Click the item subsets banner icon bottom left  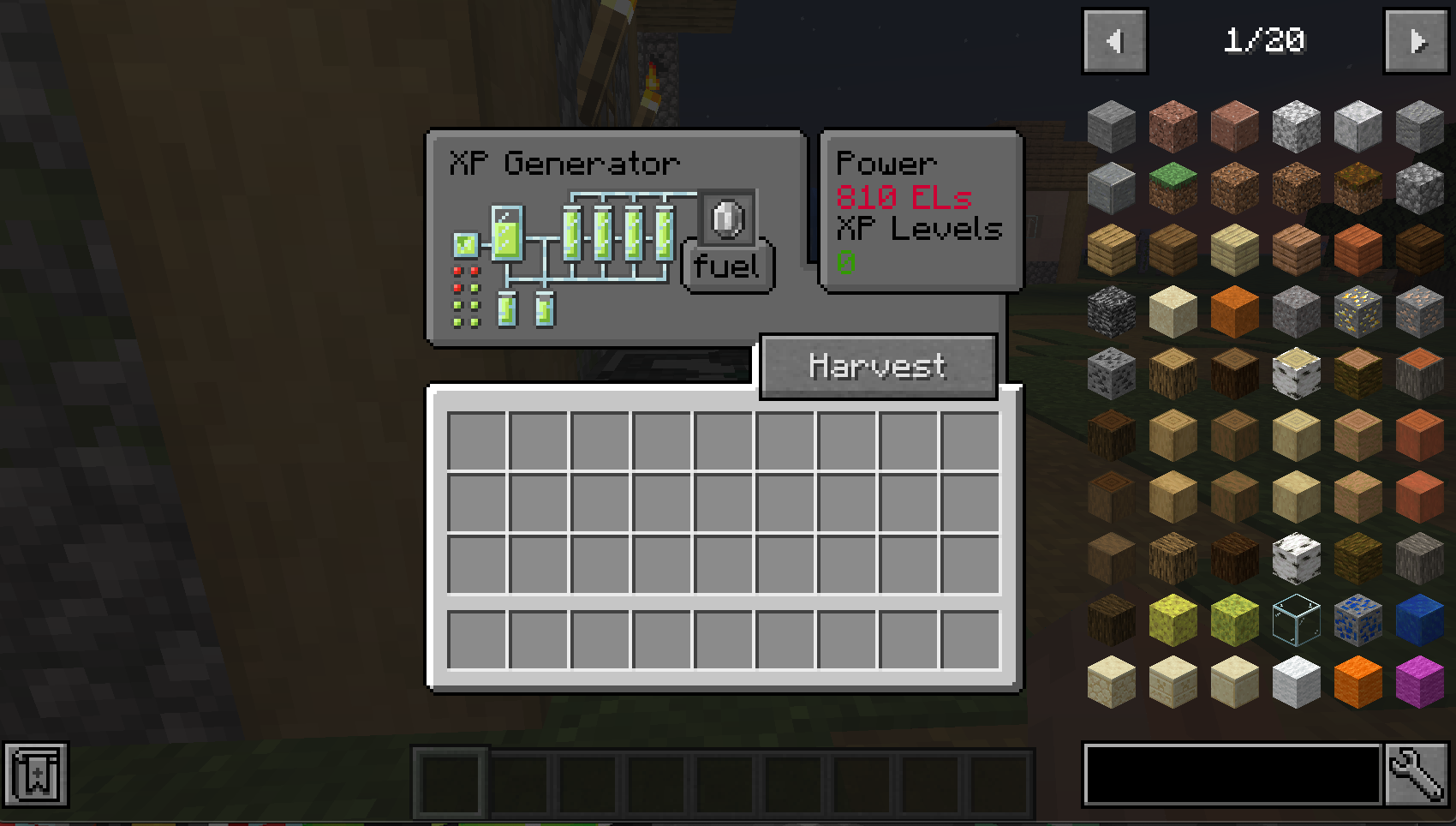(x=35, y=778)
